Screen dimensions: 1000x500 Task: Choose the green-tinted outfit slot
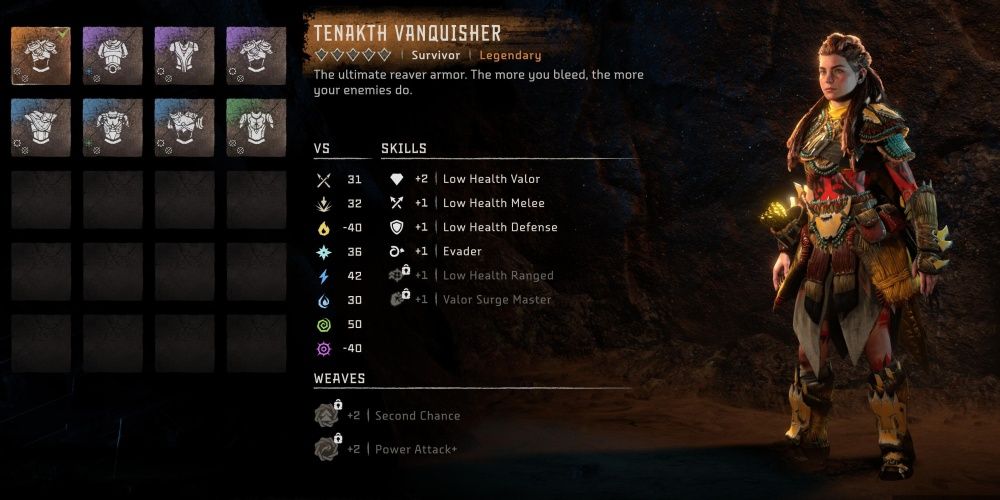(257, 128)
